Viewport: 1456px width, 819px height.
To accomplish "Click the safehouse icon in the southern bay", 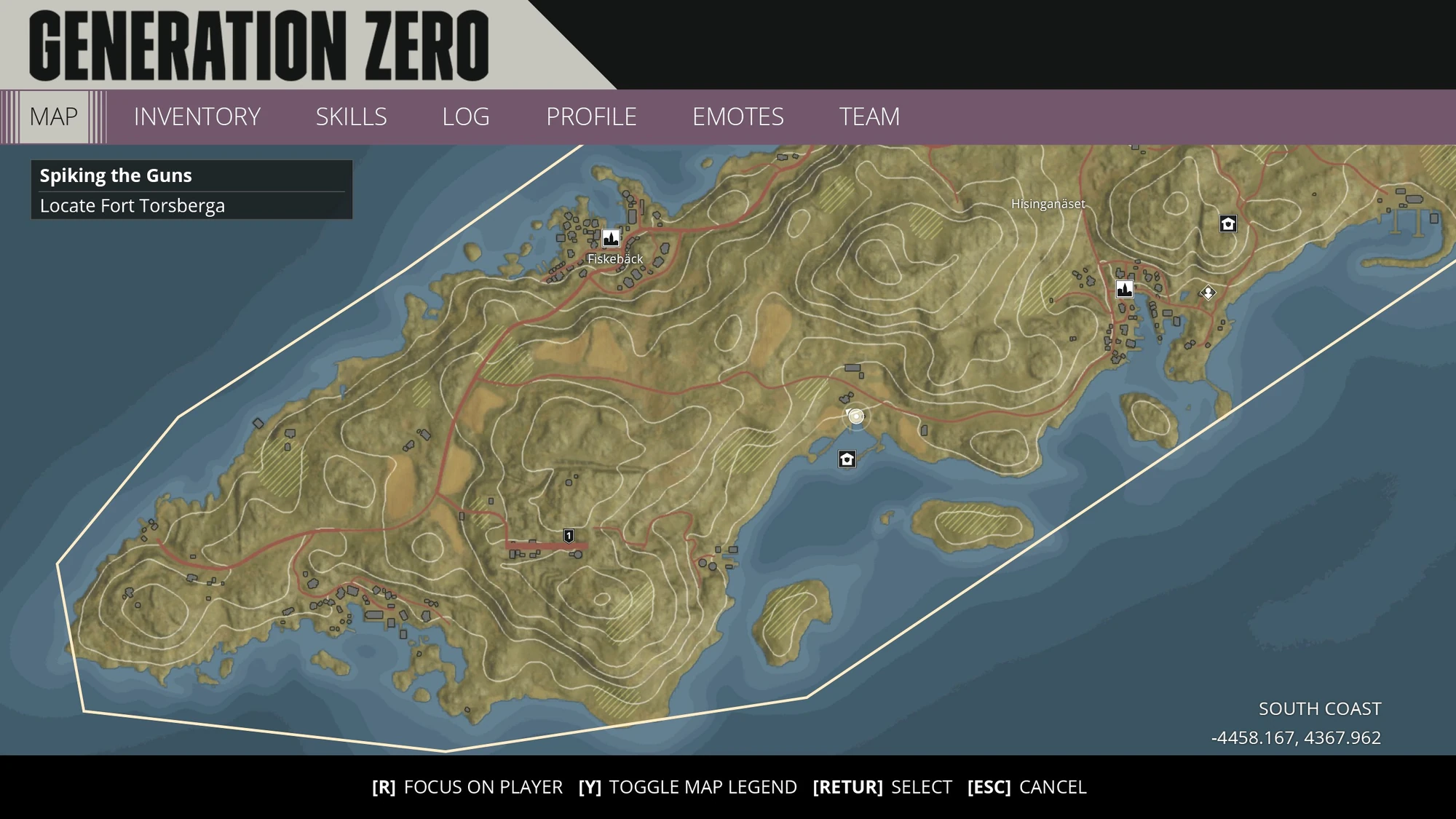I will pyautogui.click(x=846, y=459).
